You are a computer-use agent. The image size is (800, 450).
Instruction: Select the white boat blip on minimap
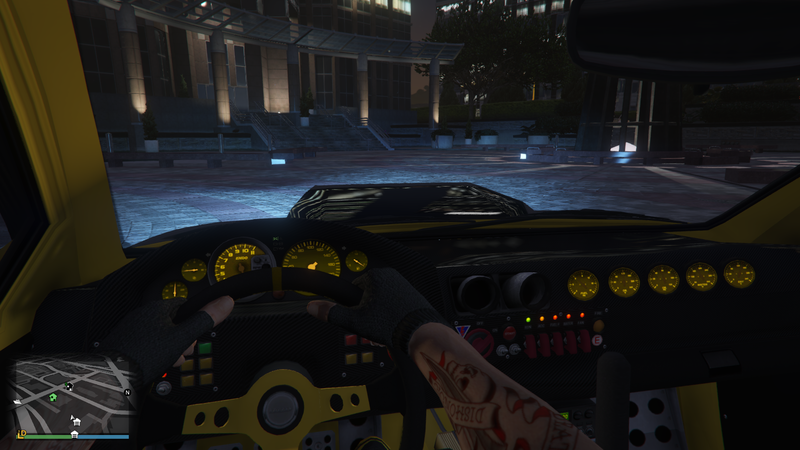pyautogui.click(x=18, y=400)
